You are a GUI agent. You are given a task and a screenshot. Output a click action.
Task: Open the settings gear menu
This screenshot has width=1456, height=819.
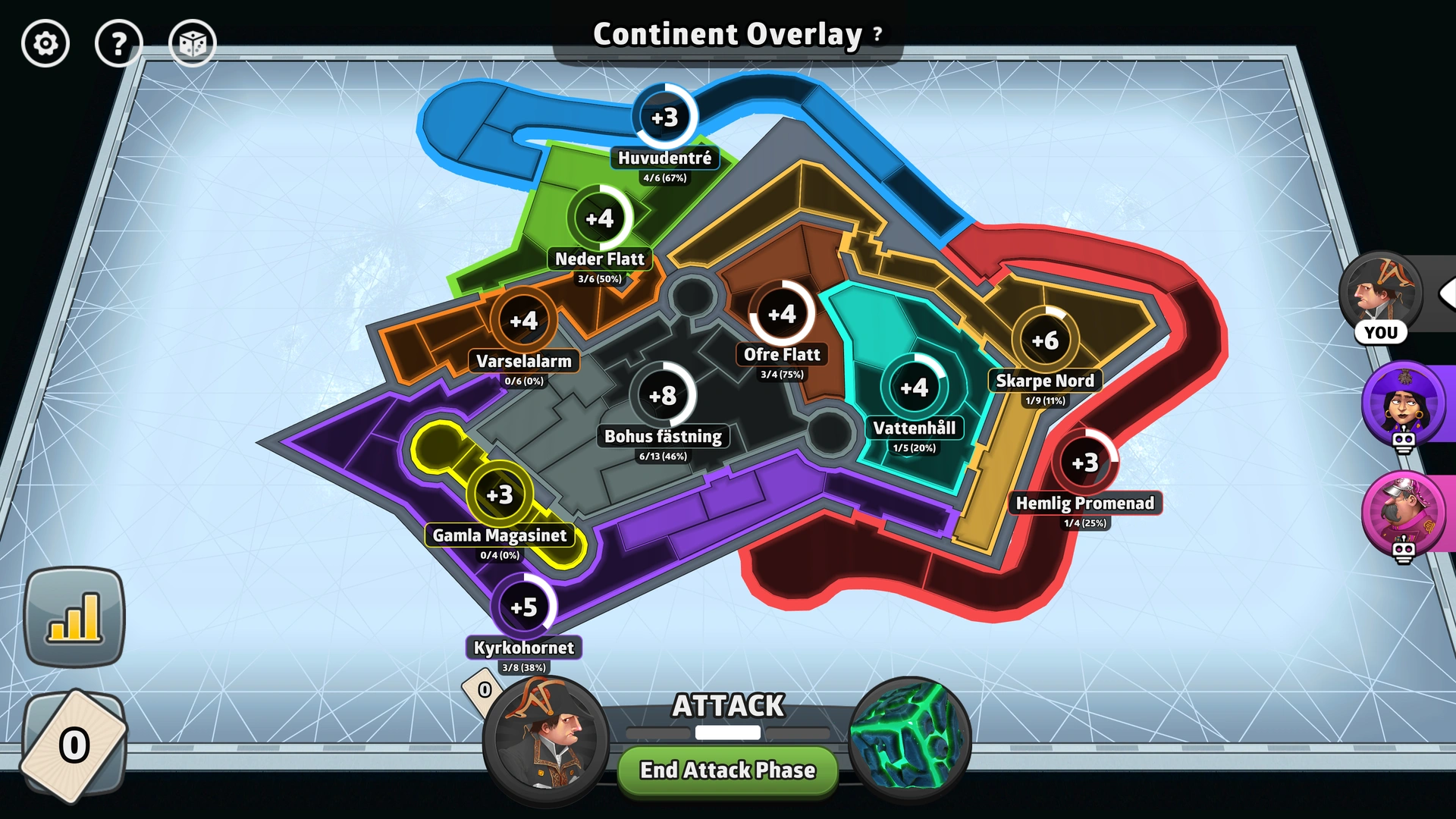pos(45,43)
